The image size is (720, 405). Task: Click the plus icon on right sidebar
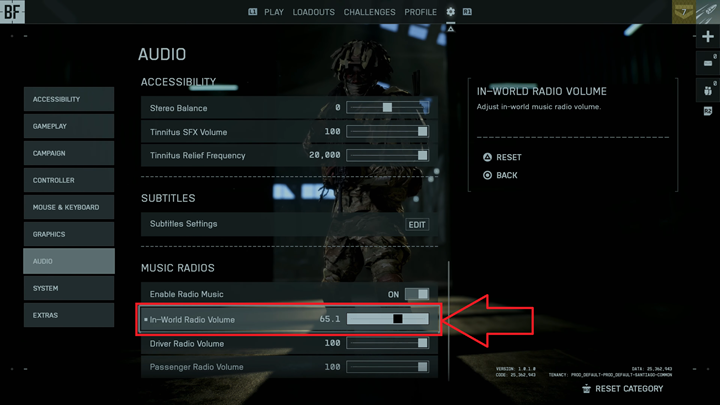(x=708, y=37)
